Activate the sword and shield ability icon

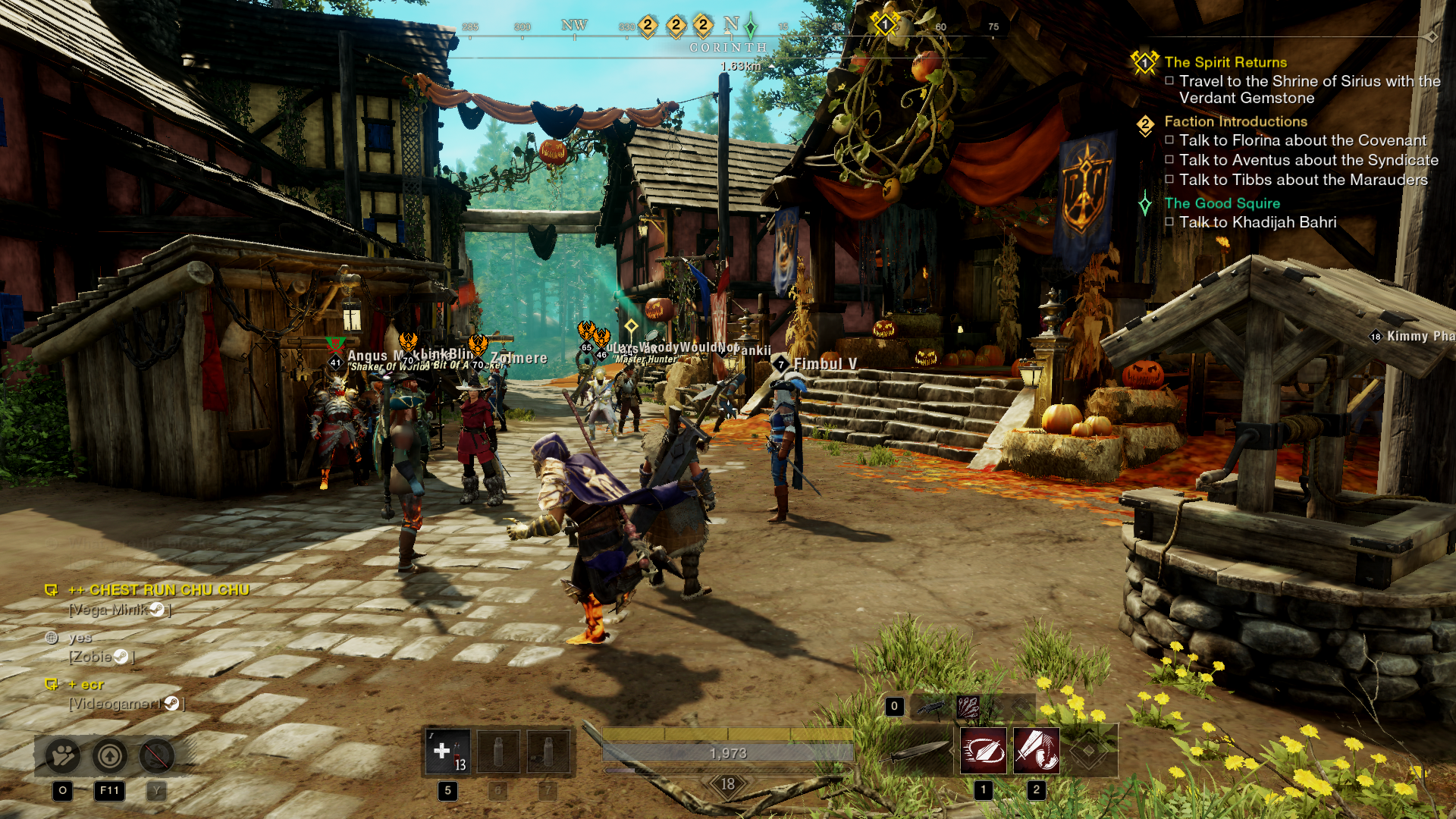(1036, 751)
